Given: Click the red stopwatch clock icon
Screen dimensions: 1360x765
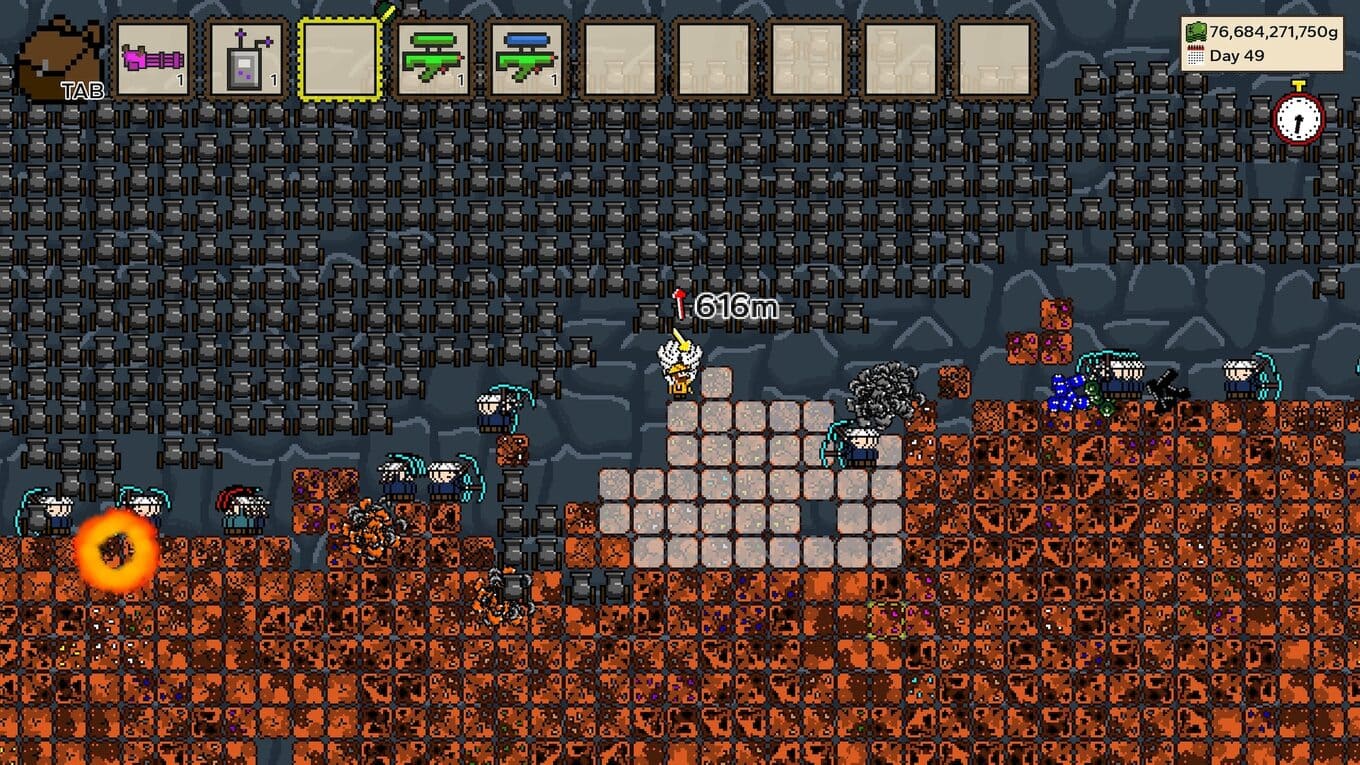Looking at the screenshot, I should point(1298,116).
